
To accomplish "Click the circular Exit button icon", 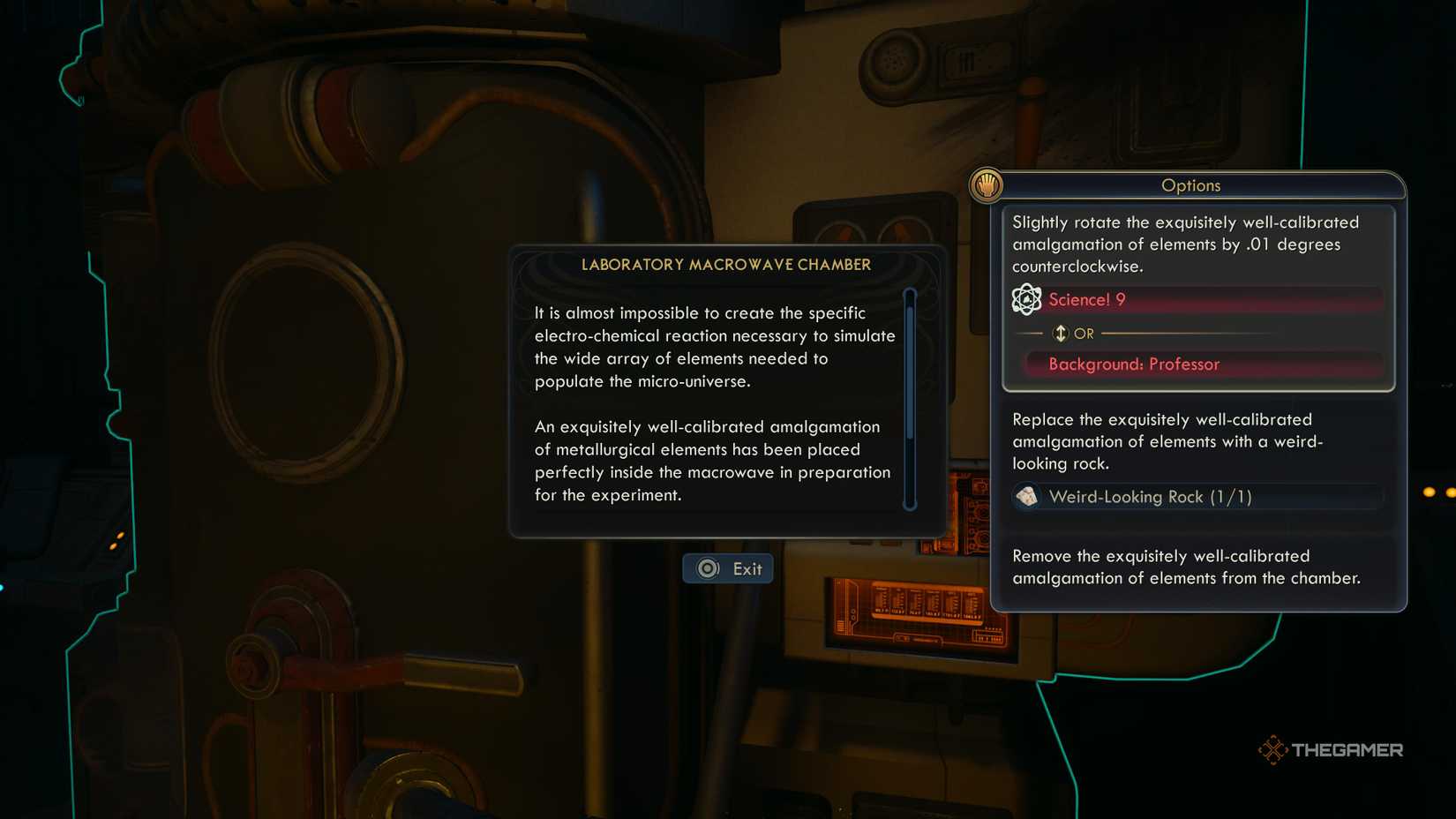I will (x=705, y=569).
